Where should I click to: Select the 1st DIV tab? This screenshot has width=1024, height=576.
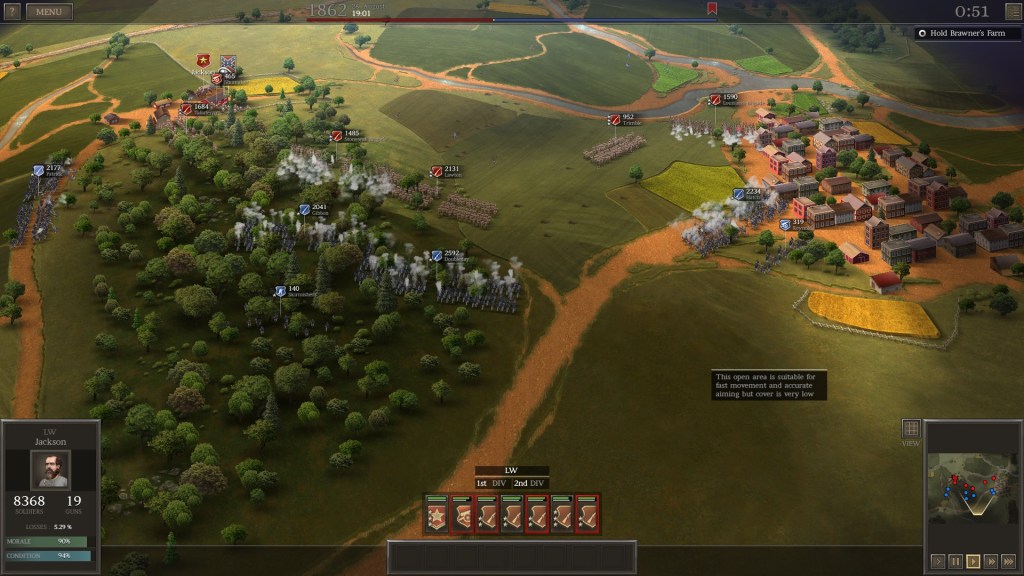coord(492,483)
